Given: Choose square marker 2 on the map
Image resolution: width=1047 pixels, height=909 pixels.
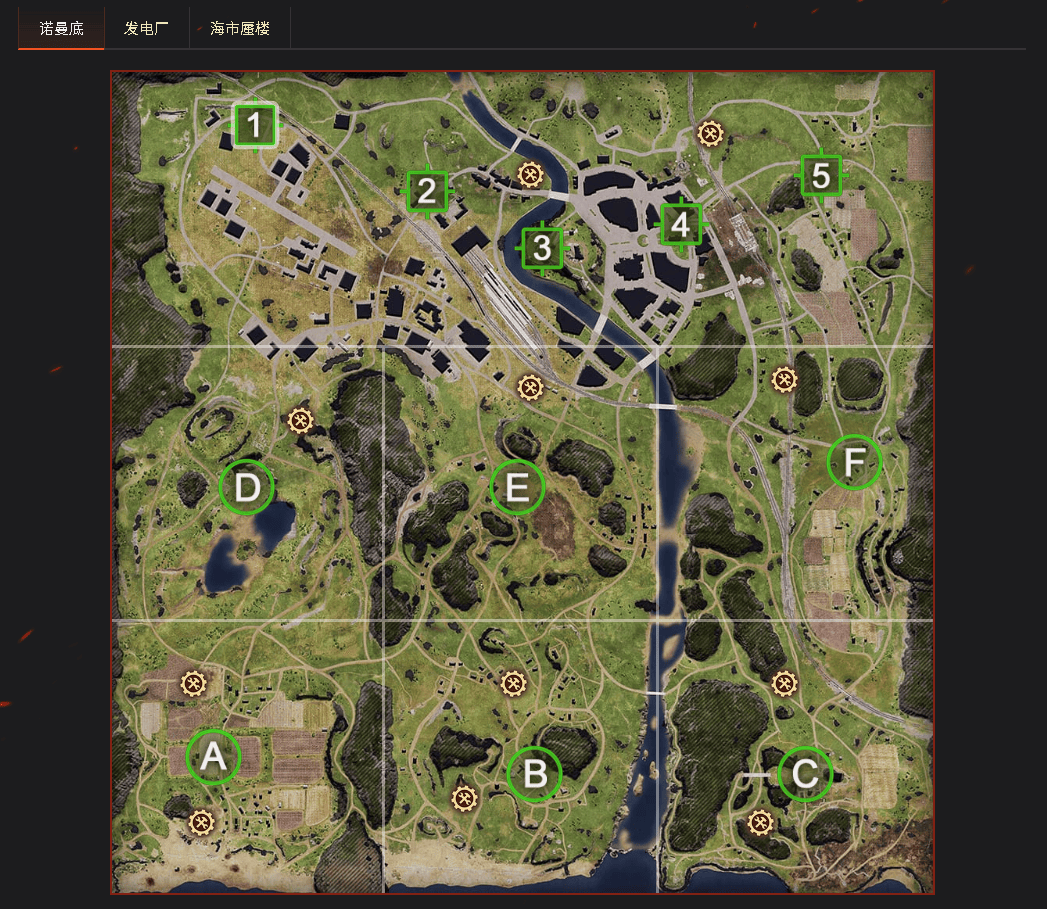Looking at the screenshot, I should pyautogui.click(x=428, y=190).
